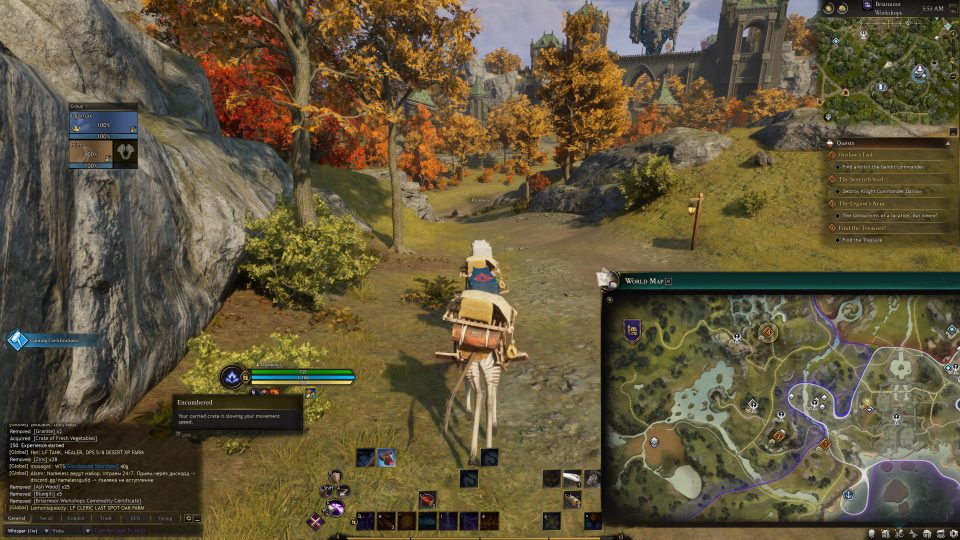Switch to the General chat tab
This screenshot has height=540, width=960.
[x=17, y=518]
